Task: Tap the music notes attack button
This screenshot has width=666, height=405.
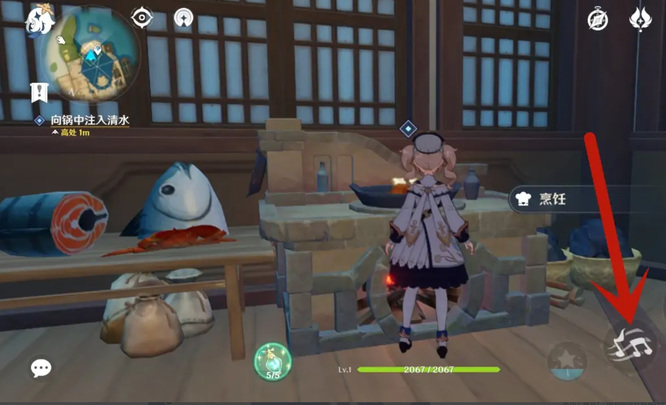Action: pyautogui.click(x=632, y=347)
